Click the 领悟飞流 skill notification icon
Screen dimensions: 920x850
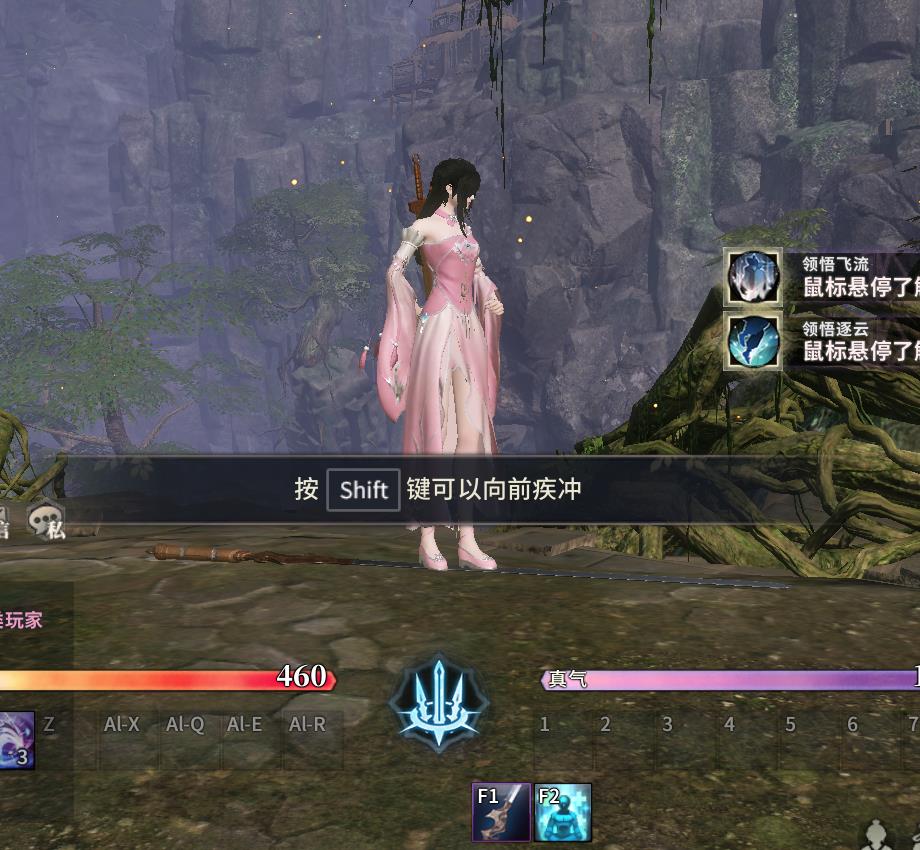click(754, 276)
